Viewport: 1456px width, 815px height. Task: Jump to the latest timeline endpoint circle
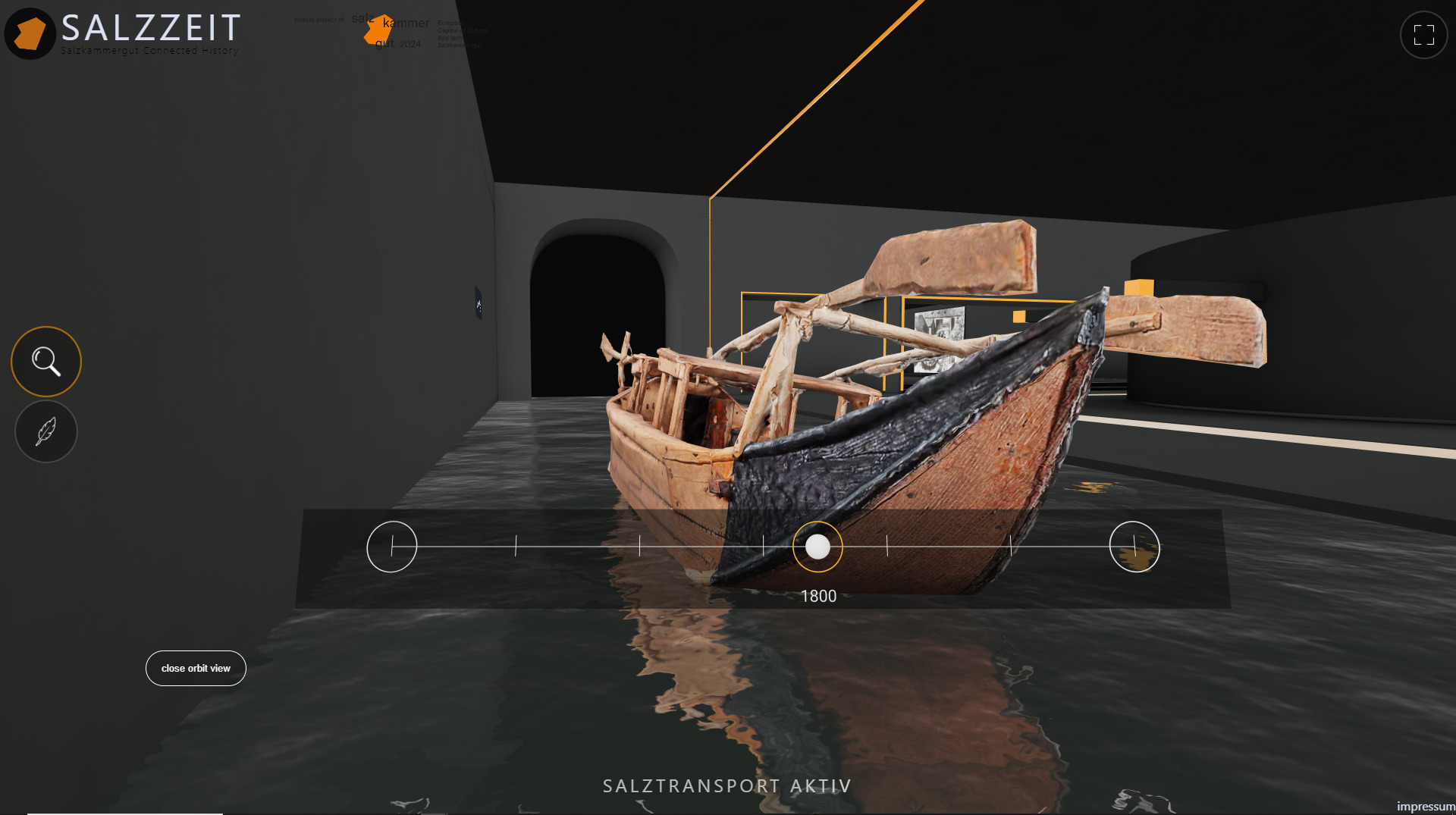click(1134, 547)
